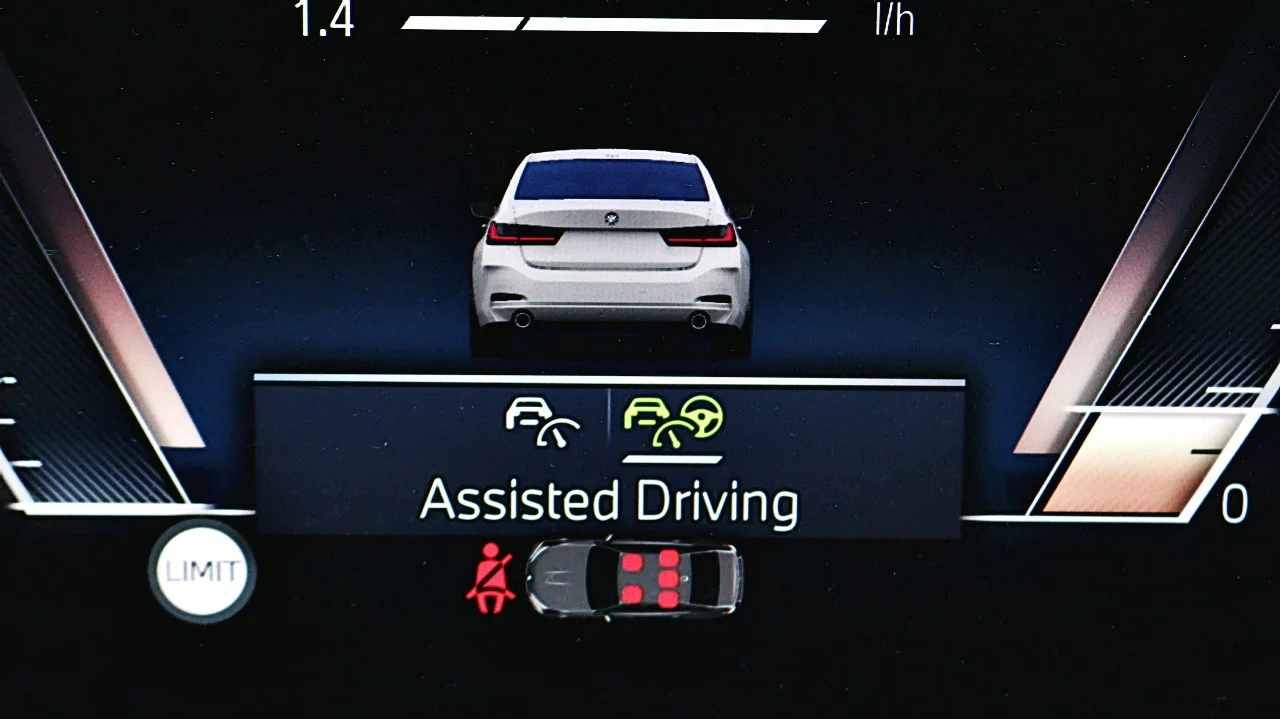Open the top-down seat occupancy diagram

[635, 579]
